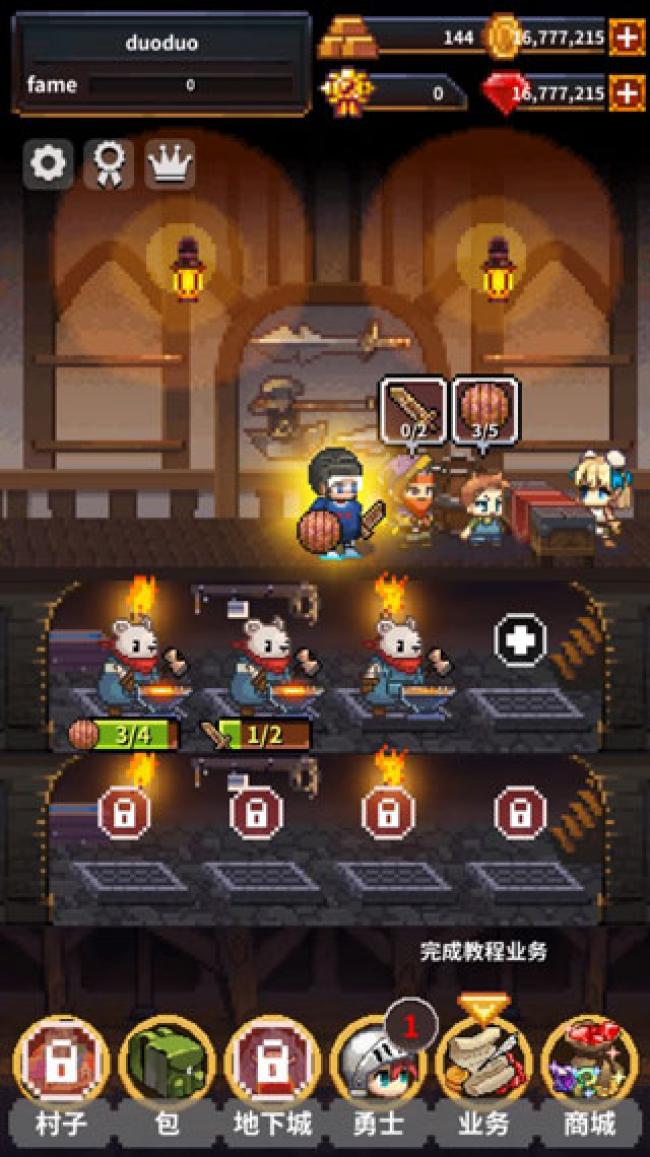Select the sword crafting progress 1/2
The width and height of the screenshot is (650, 1157).
click(256, 735)
